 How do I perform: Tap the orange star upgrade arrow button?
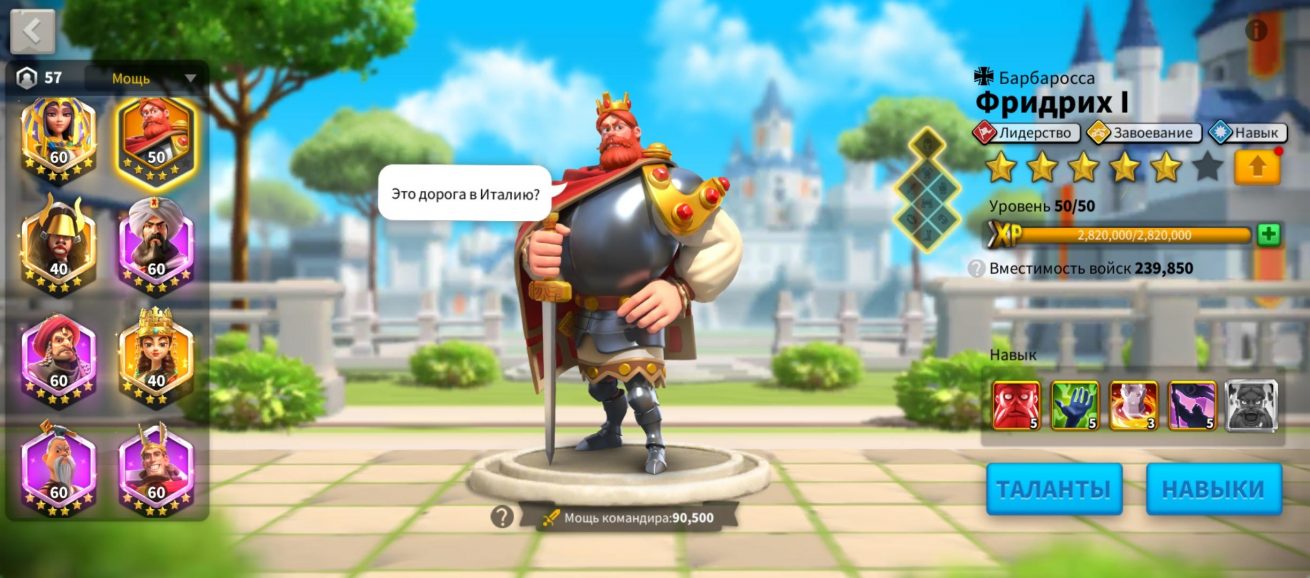1257,166
